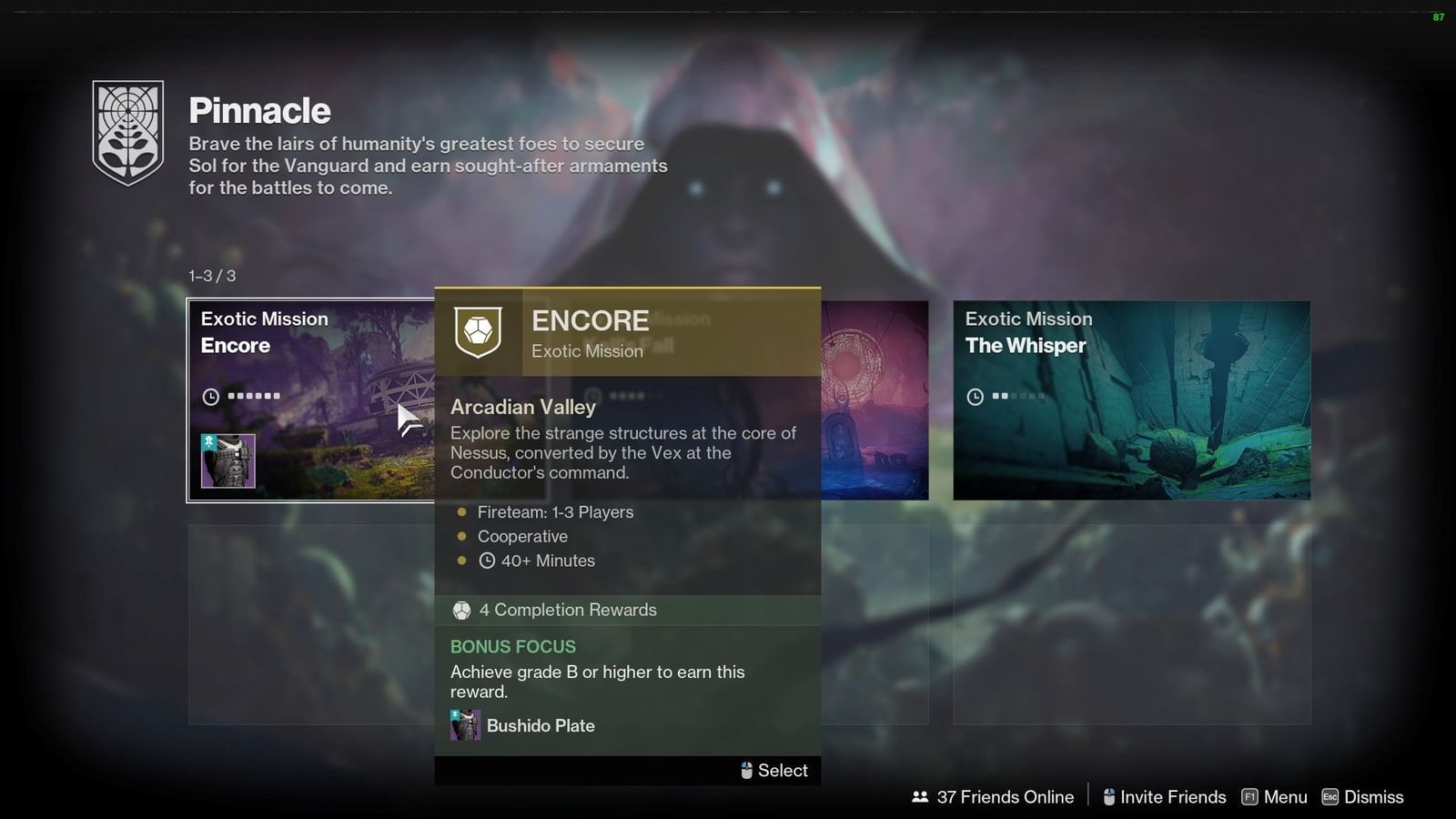Toggle the Cooperative activity bullet

coord(463,537)
